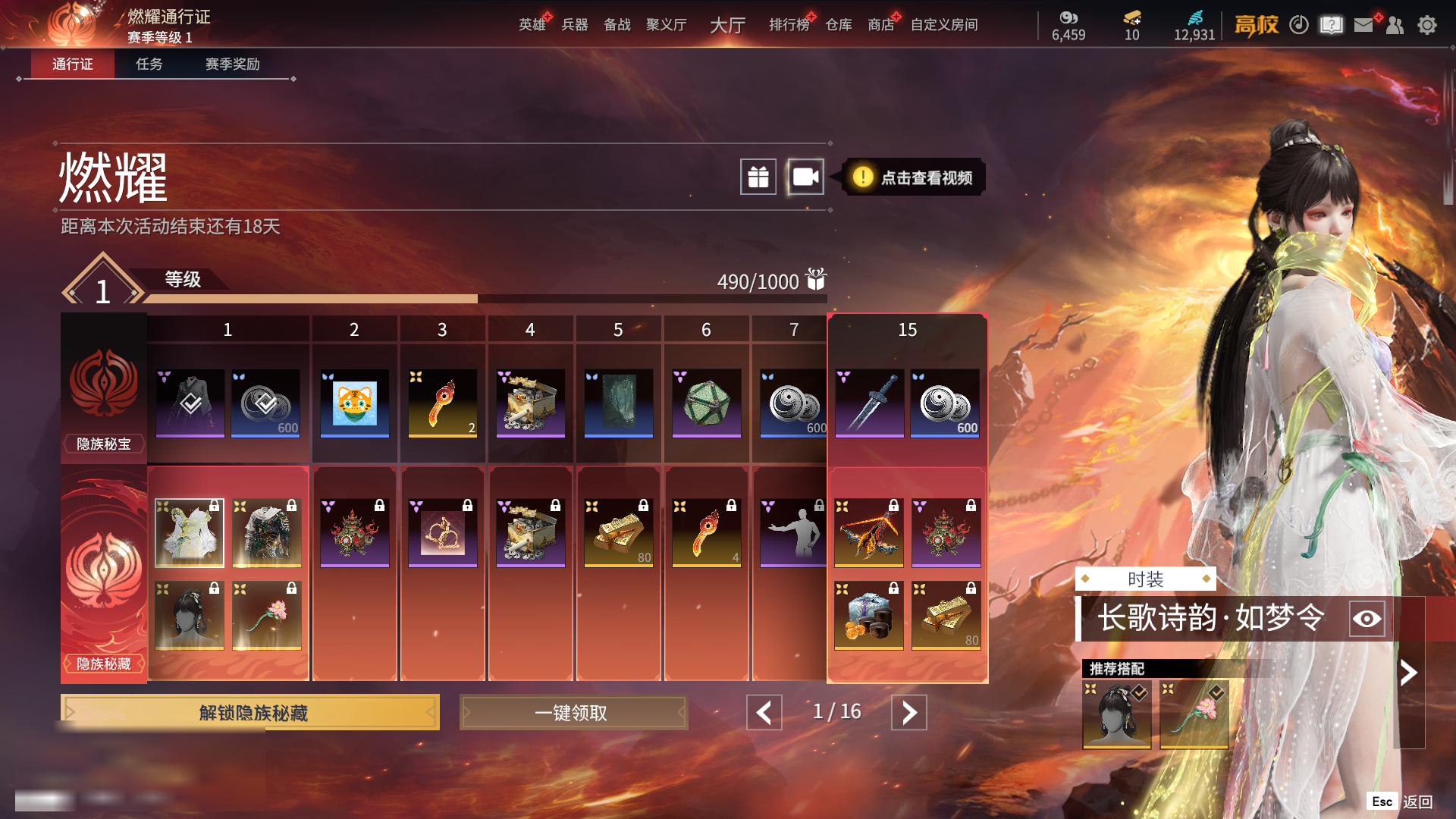Click the gift box rewards button

click(x=758, y=177)
